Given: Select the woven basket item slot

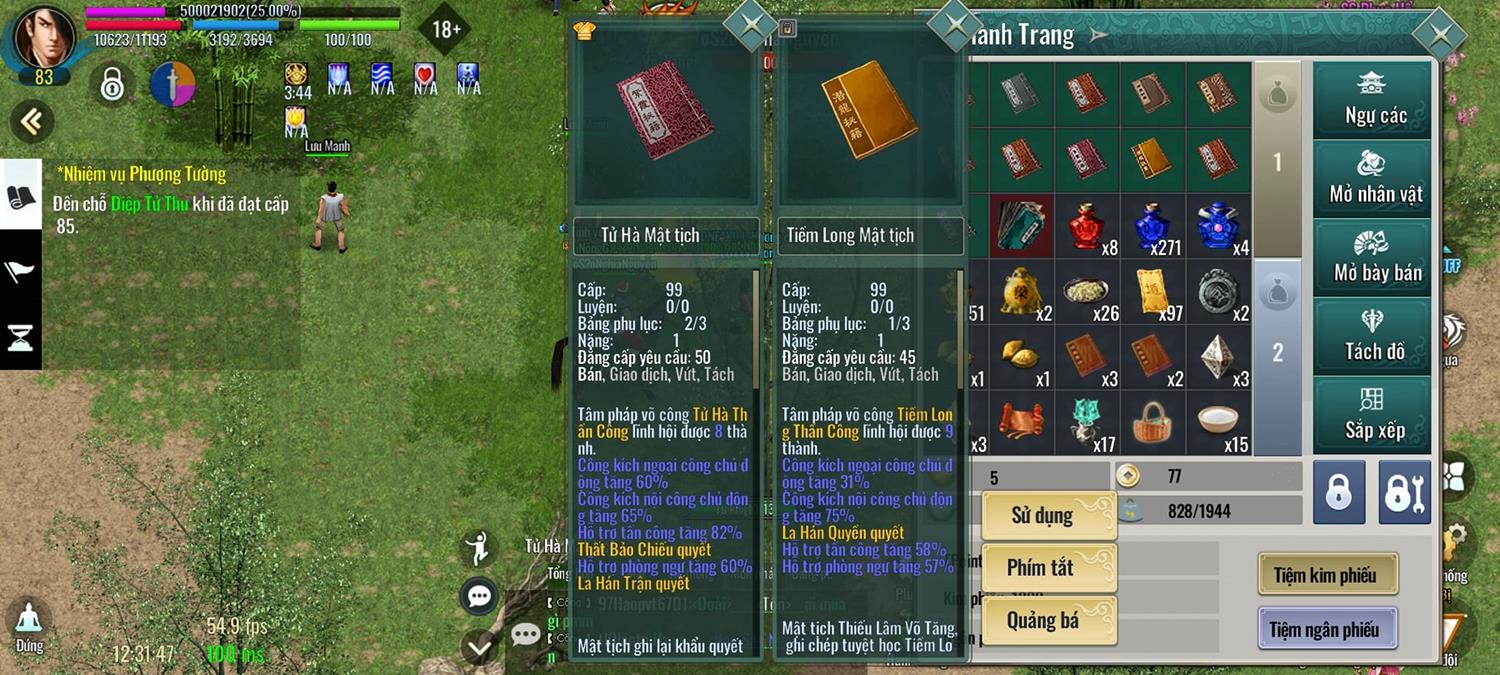Looking at the screenshot, I should (1153, 423).
